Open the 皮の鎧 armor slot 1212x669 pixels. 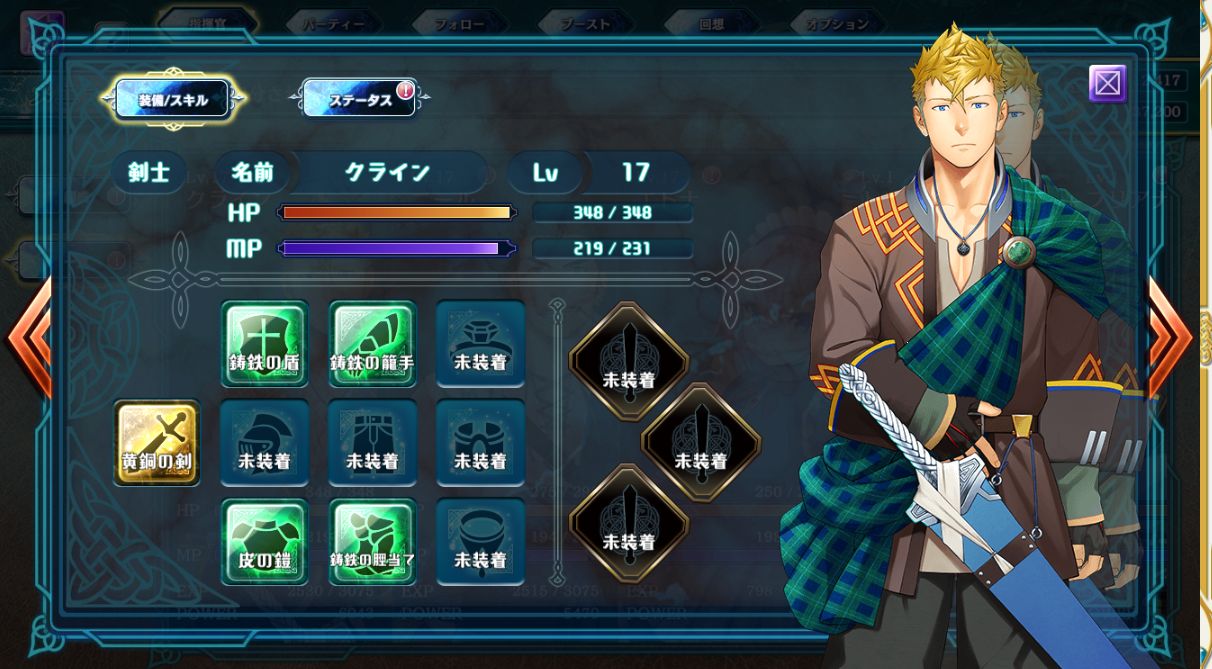(264, 541)
